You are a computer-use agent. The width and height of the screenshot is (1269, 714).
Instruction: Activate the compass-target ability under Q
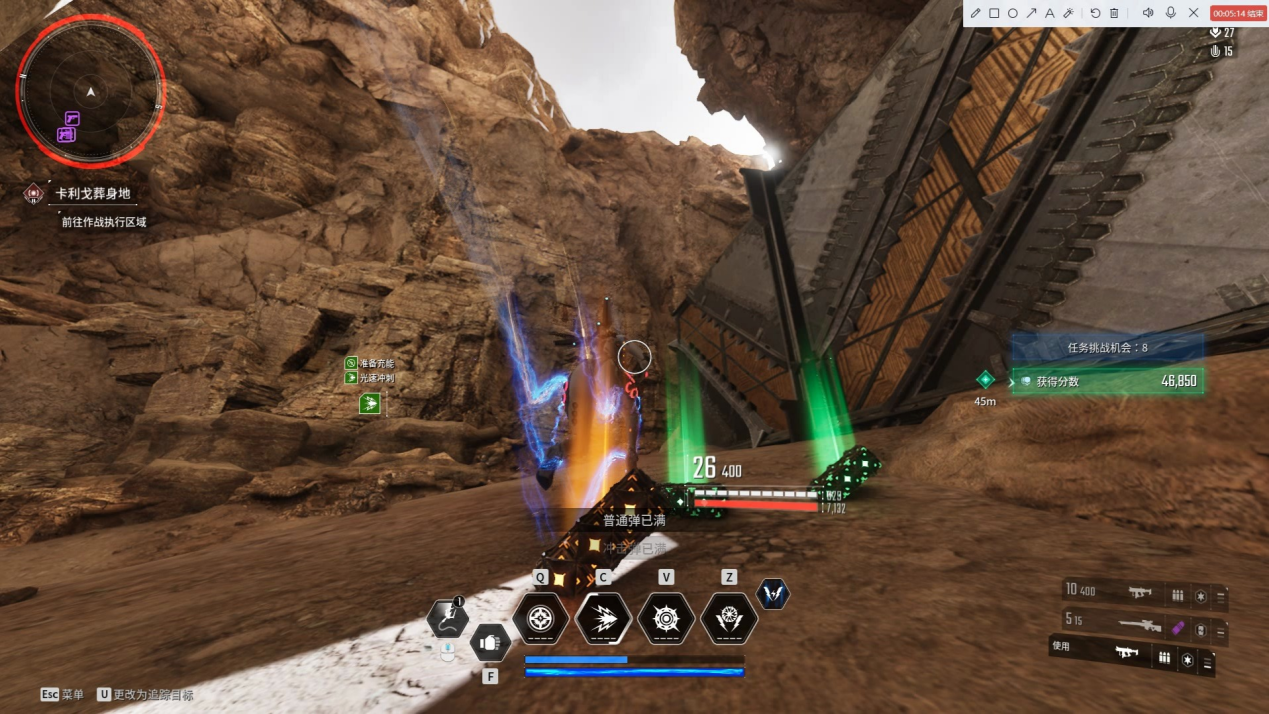click(x=541, y=619)
